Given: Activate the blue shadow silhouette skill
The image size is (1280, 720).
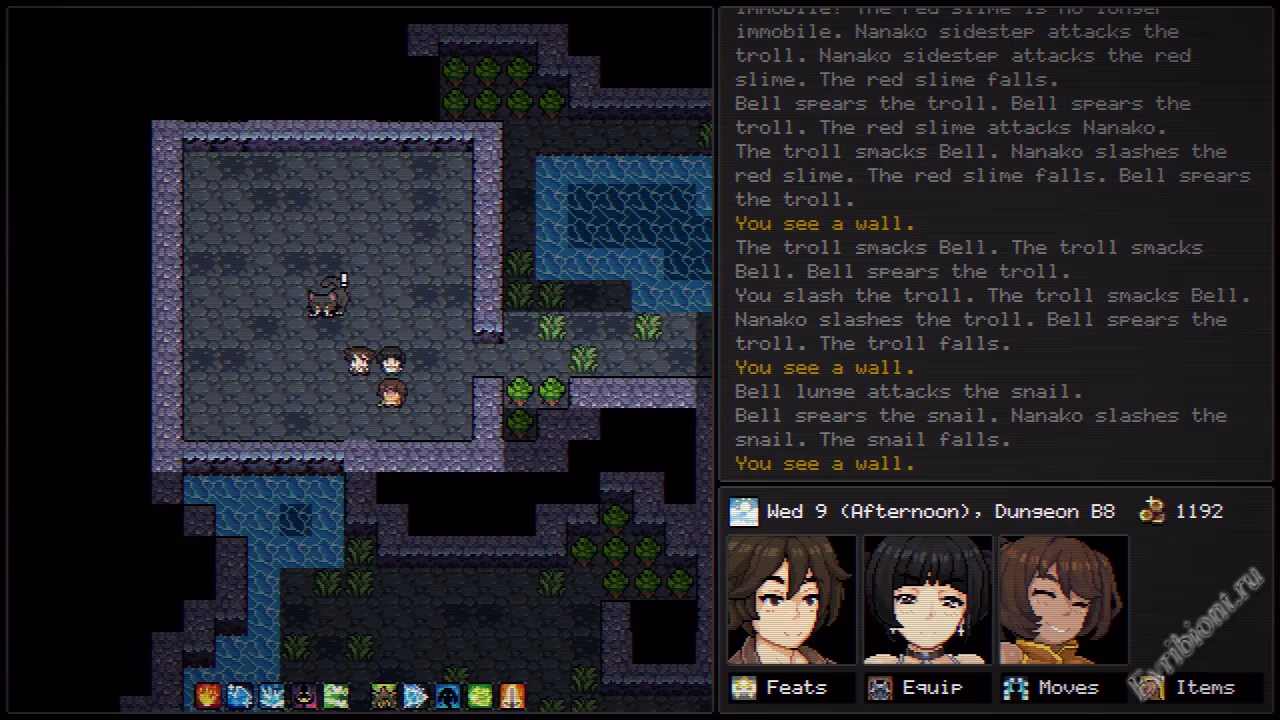Looking at the screenshot, I should click(x=448, y=695).
